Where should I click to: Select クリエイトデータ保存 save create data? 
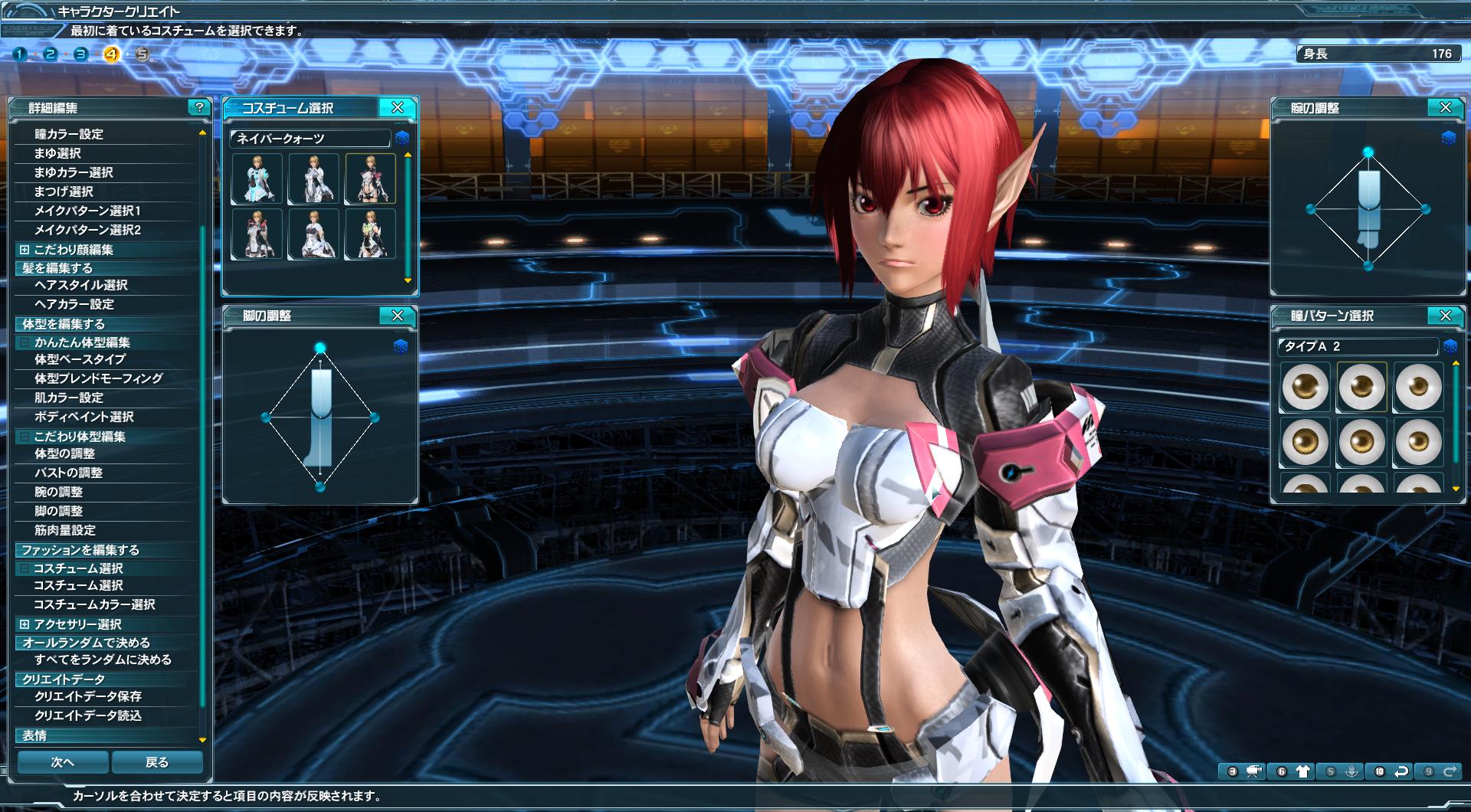[x=88, y=696]
